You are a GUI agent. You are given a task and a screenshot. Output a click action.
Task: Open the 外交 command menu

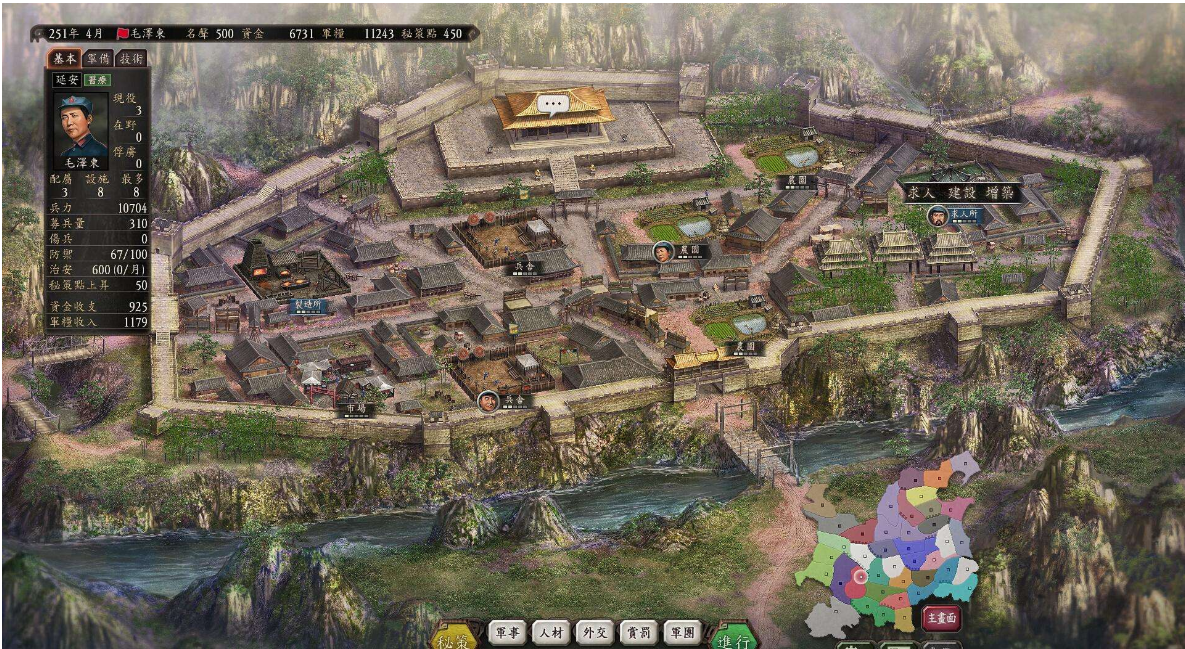(595, 632)
